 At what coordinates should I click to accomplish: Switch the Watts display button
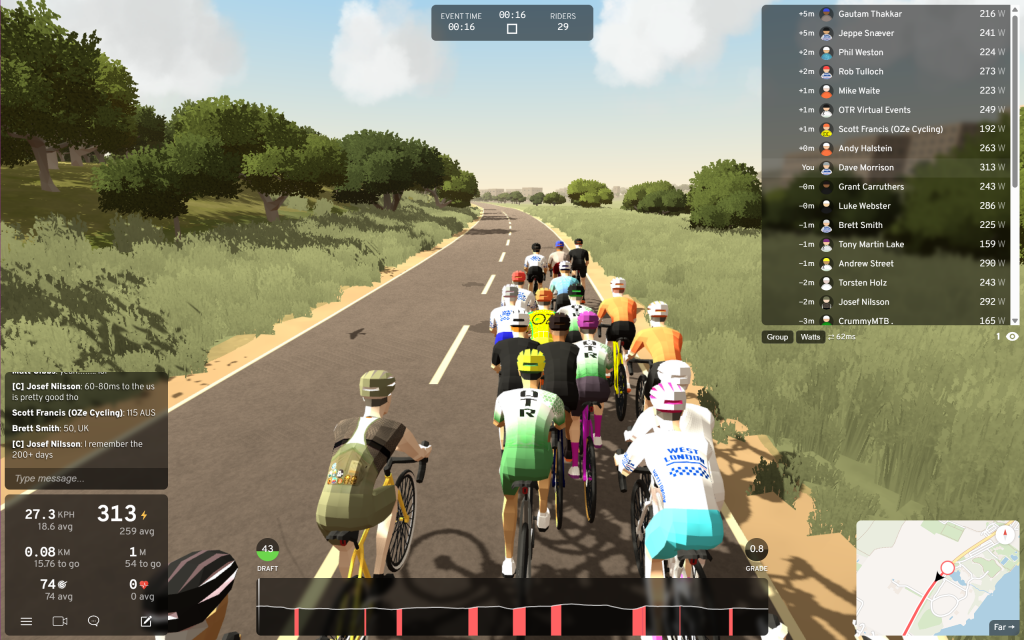[x=810, y=337]
